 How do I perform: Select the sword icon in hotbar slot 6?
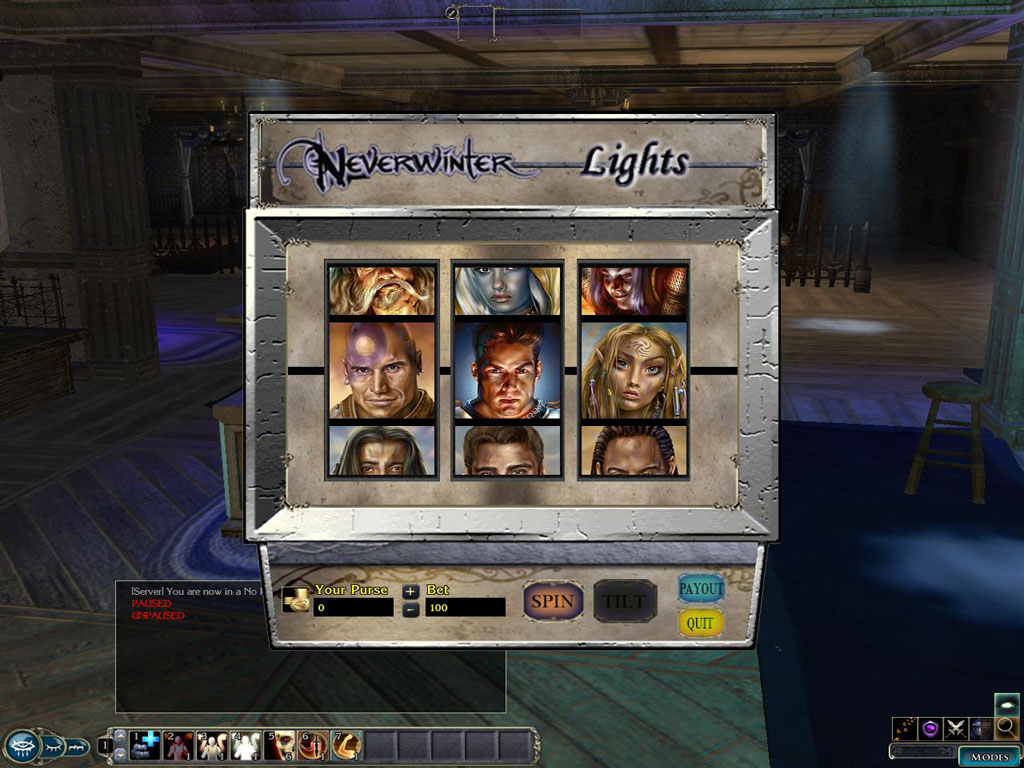click(x=312, y=746)
